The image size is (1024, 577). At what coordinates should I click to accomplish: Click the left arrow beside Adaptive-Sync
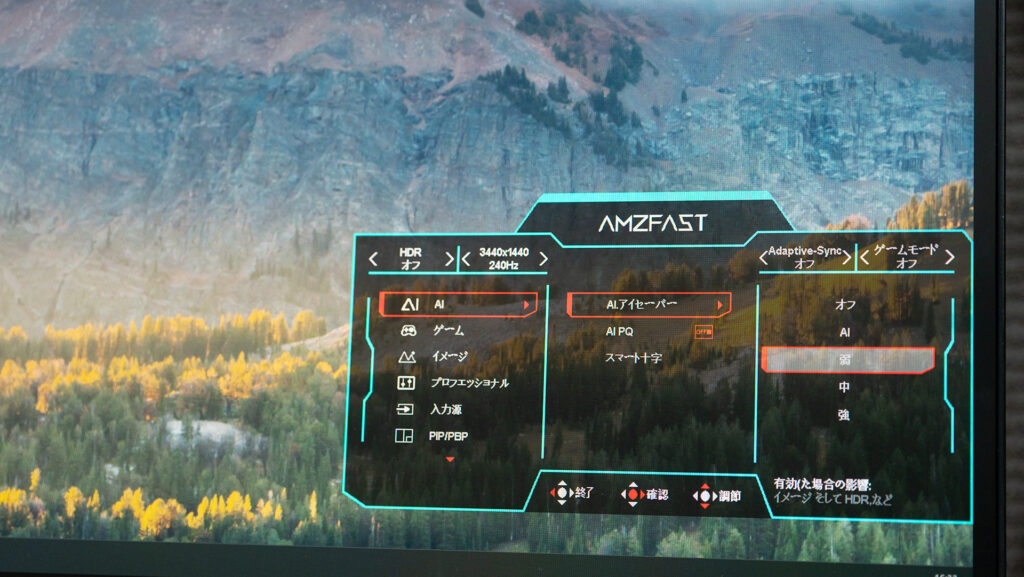click(x=765, y=259)
